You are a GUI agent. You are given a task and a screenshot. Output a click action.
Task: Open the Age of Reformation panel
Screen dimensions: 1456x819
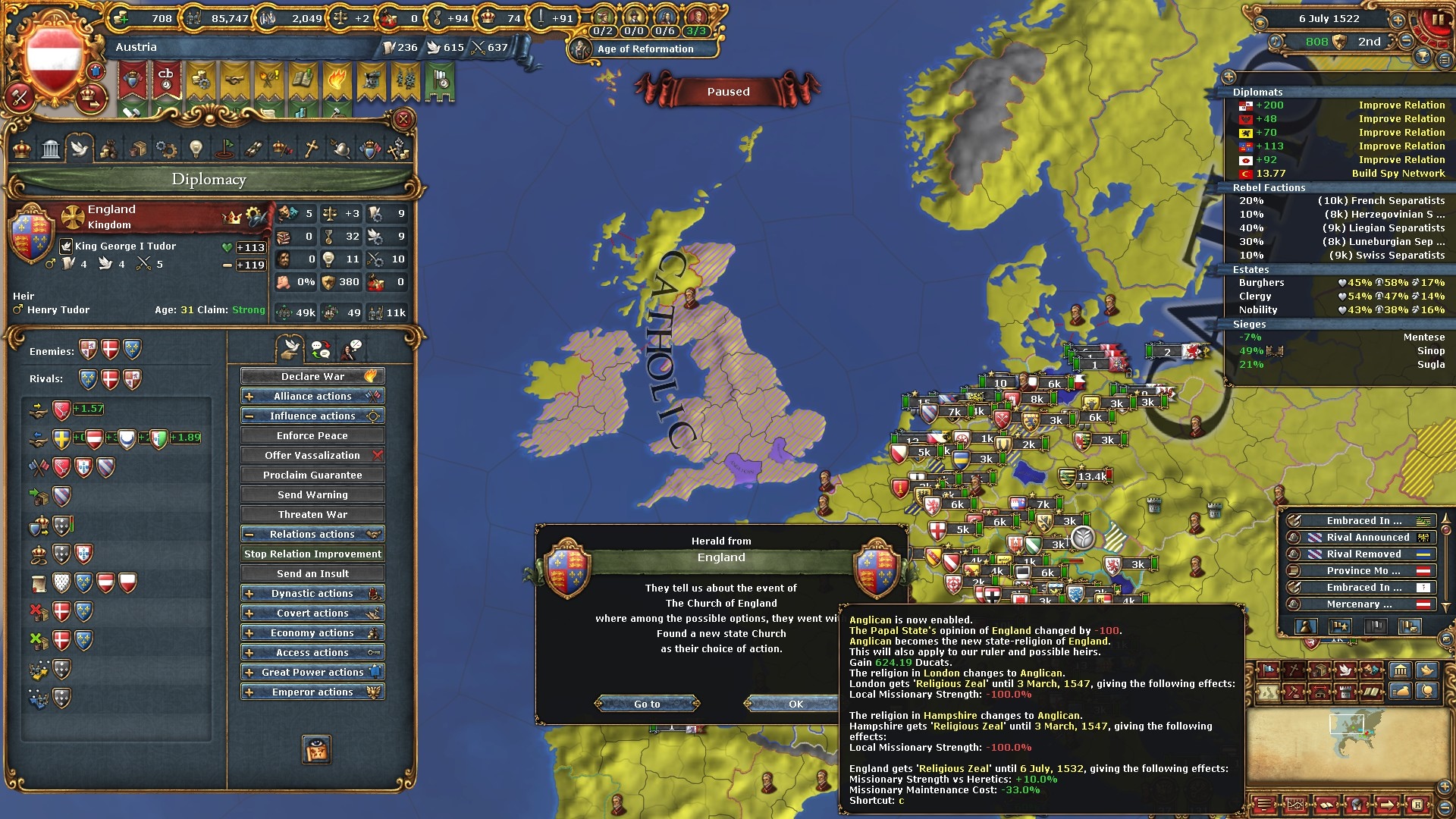[x=645, y=49]
